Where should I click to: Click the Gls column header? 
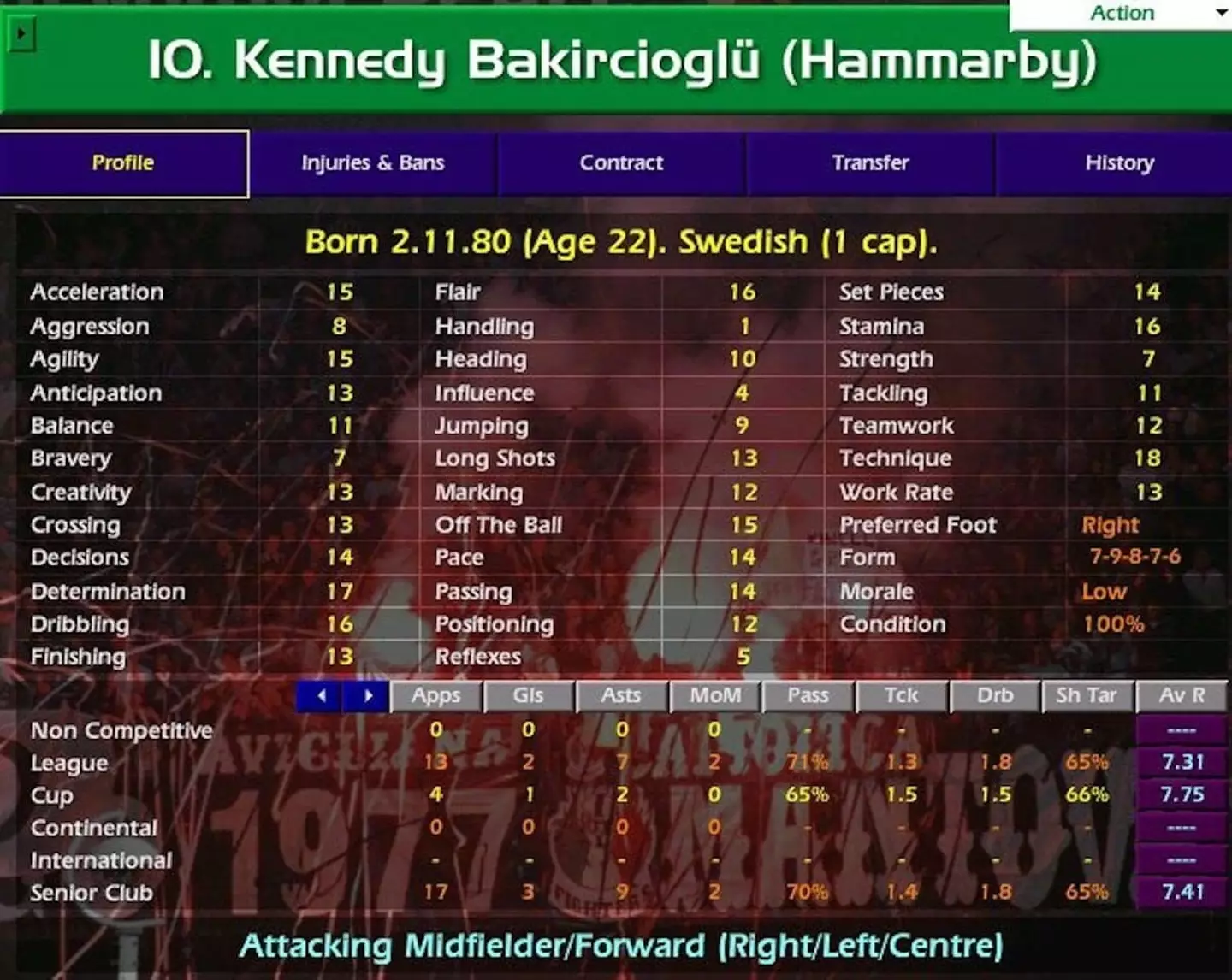pyautogui.click(x=529, y=696)
